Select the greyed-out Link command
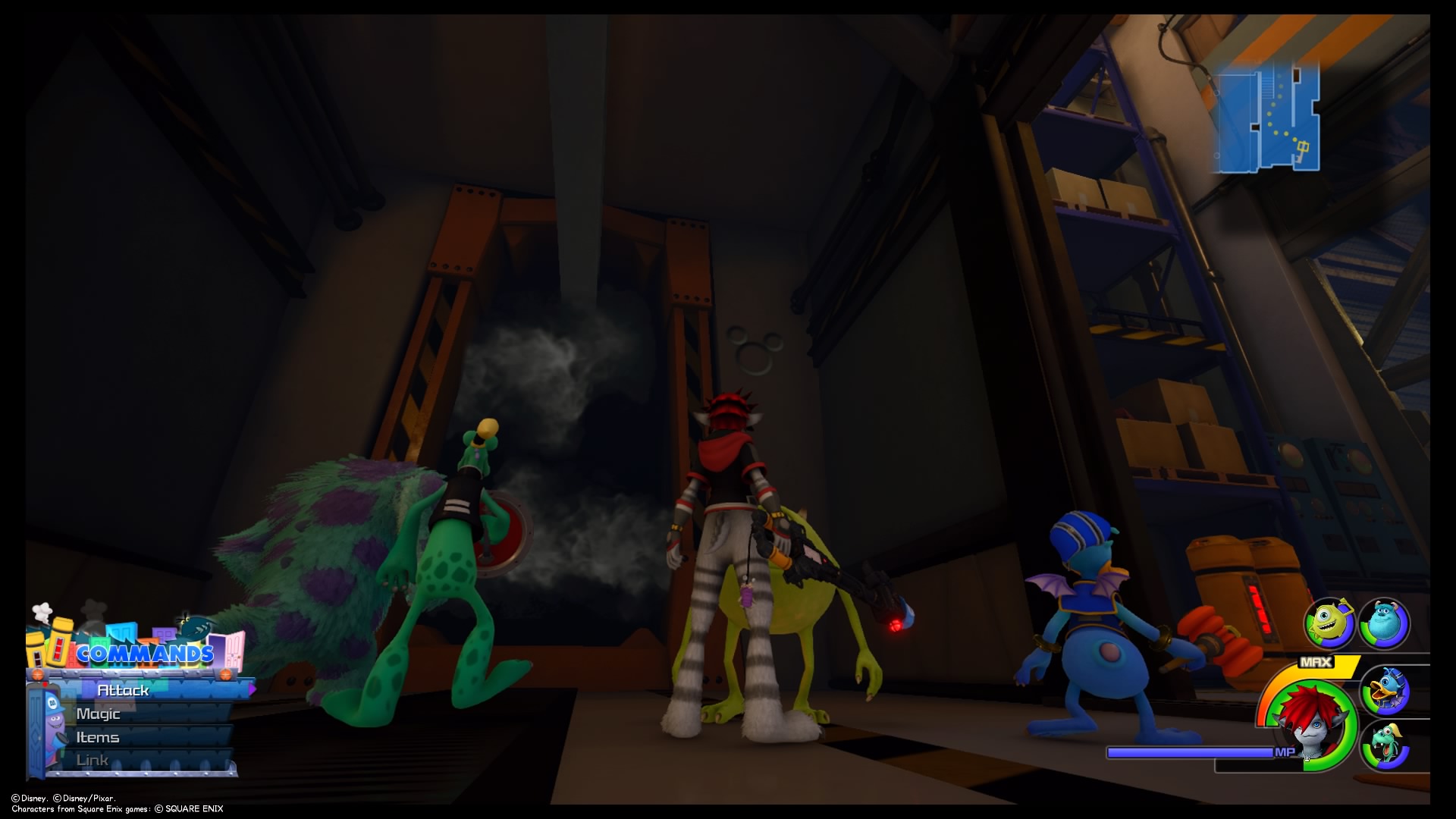Screen dimensions: 1456x819 click(x=92, y=759)
